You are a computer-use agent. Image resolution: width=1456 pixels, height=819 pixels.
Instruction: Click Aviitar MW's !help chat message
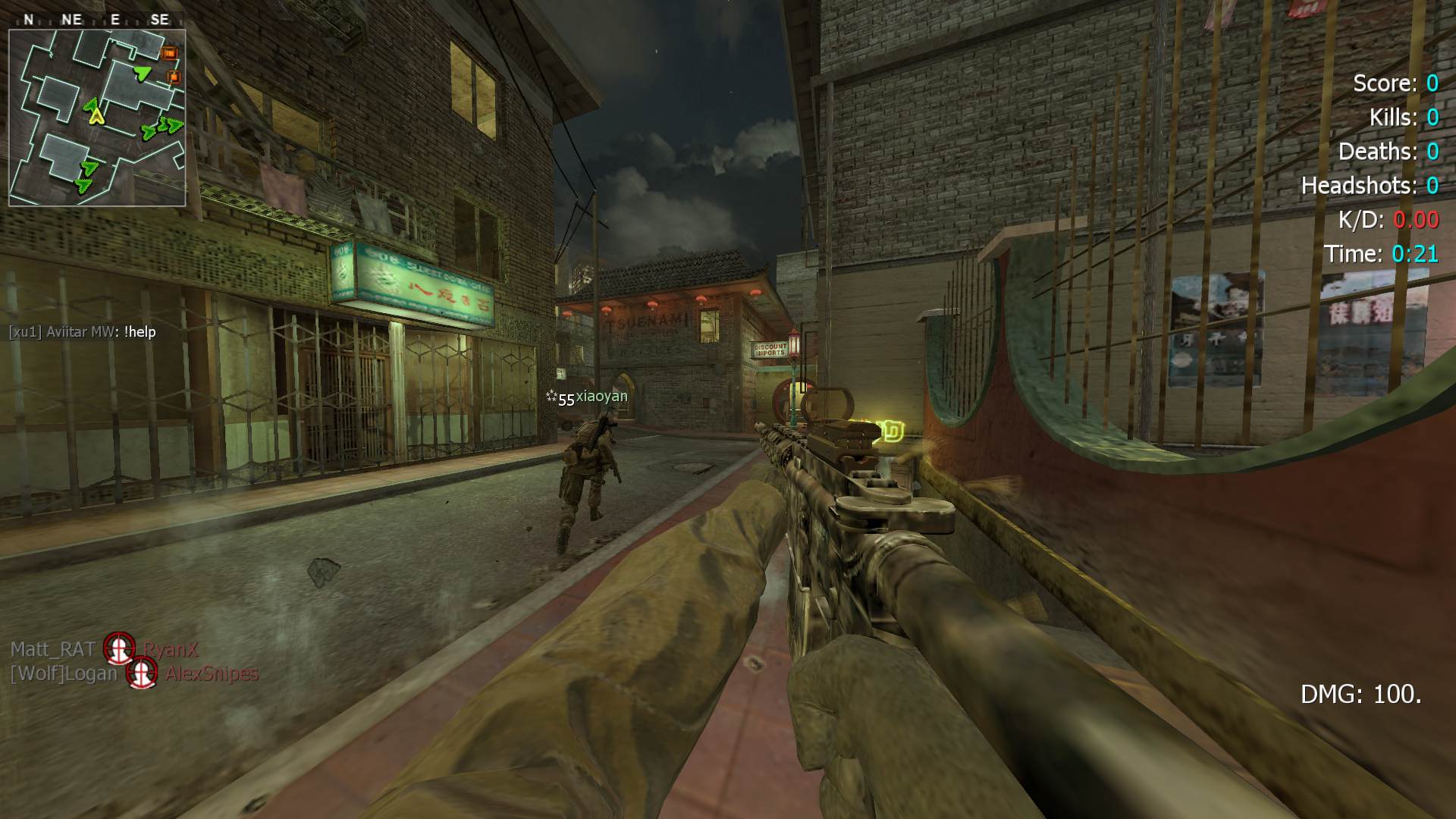tap(83, 332)
